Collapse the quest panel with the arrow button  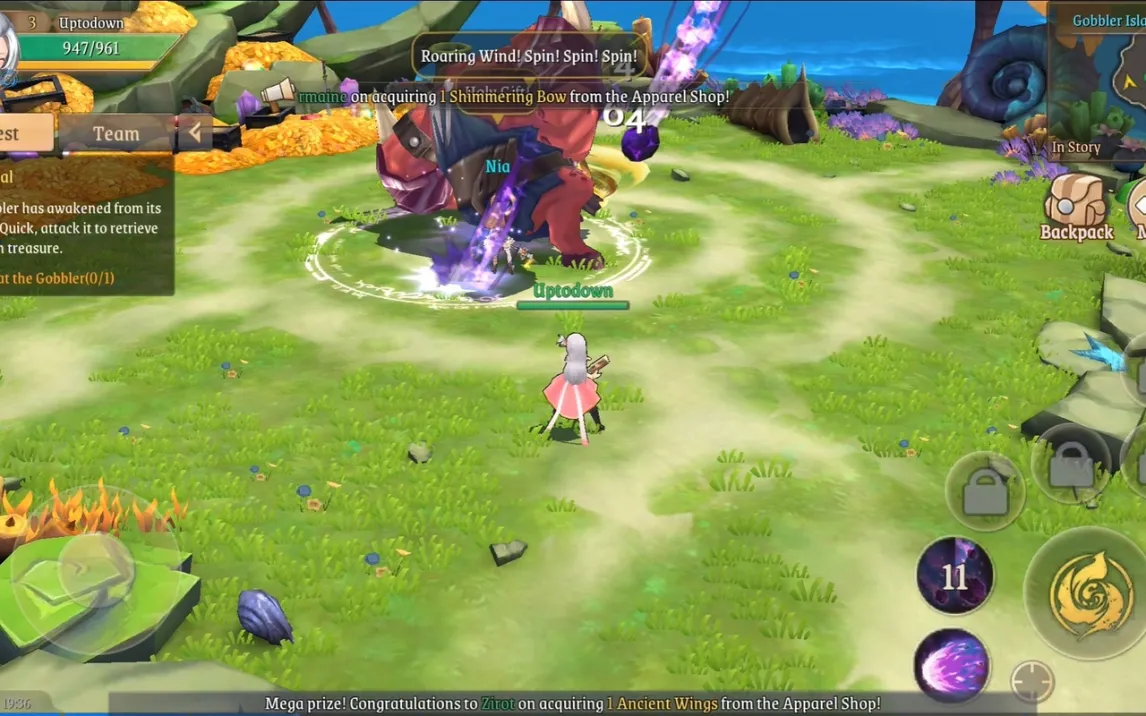tap(194, 133)
